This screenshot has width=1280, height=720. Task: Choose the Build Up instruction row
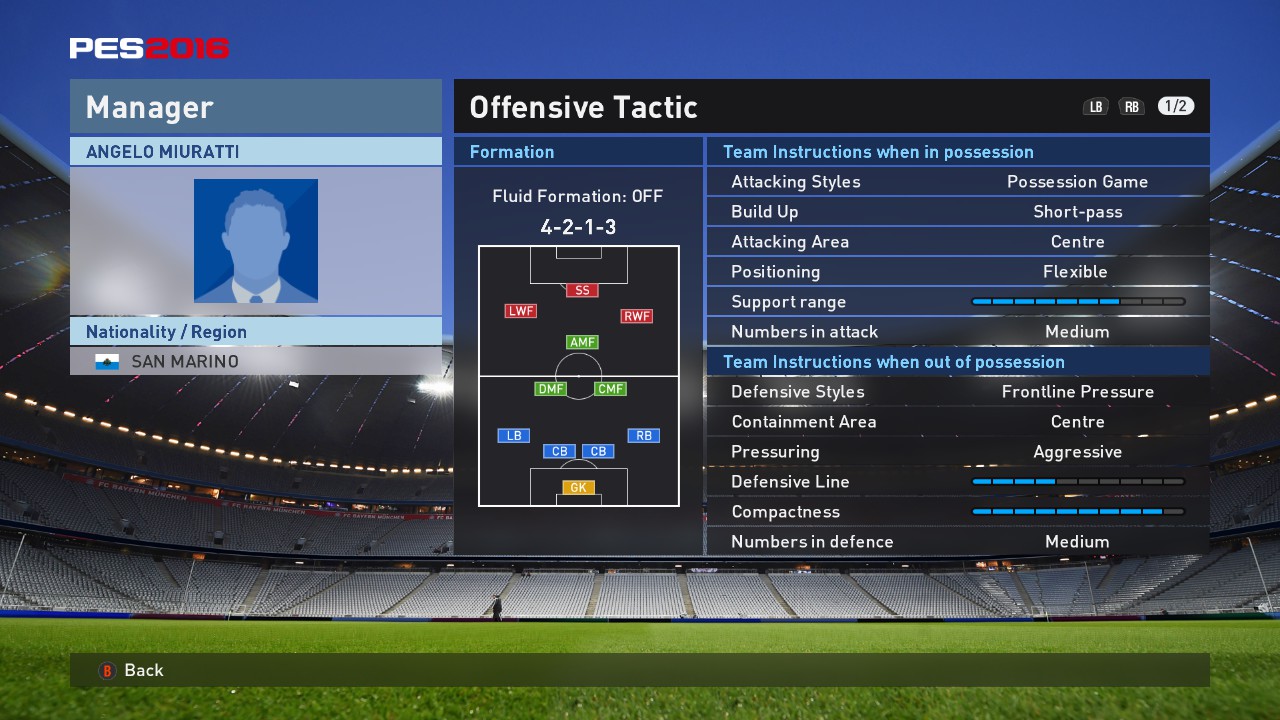[x=957, y=212]
